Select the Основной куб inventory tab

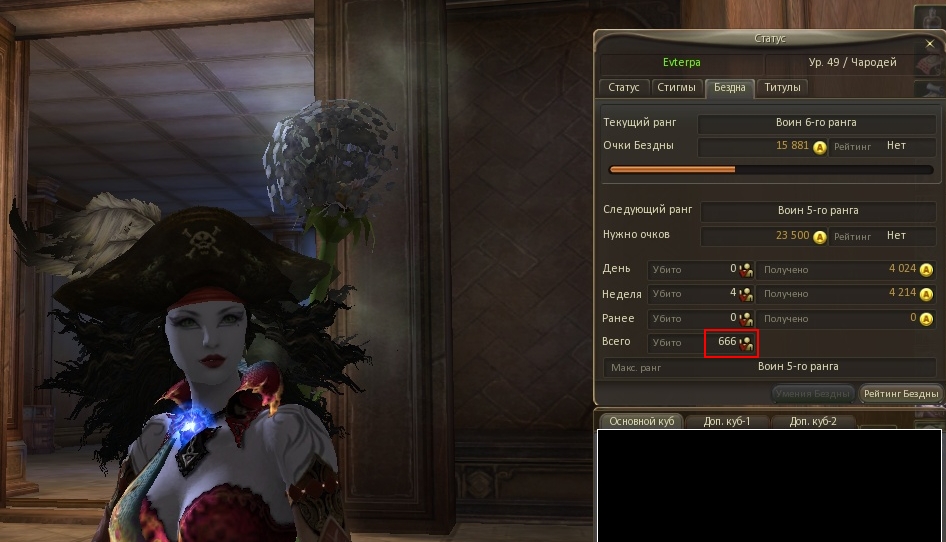[x=641, y=421]
